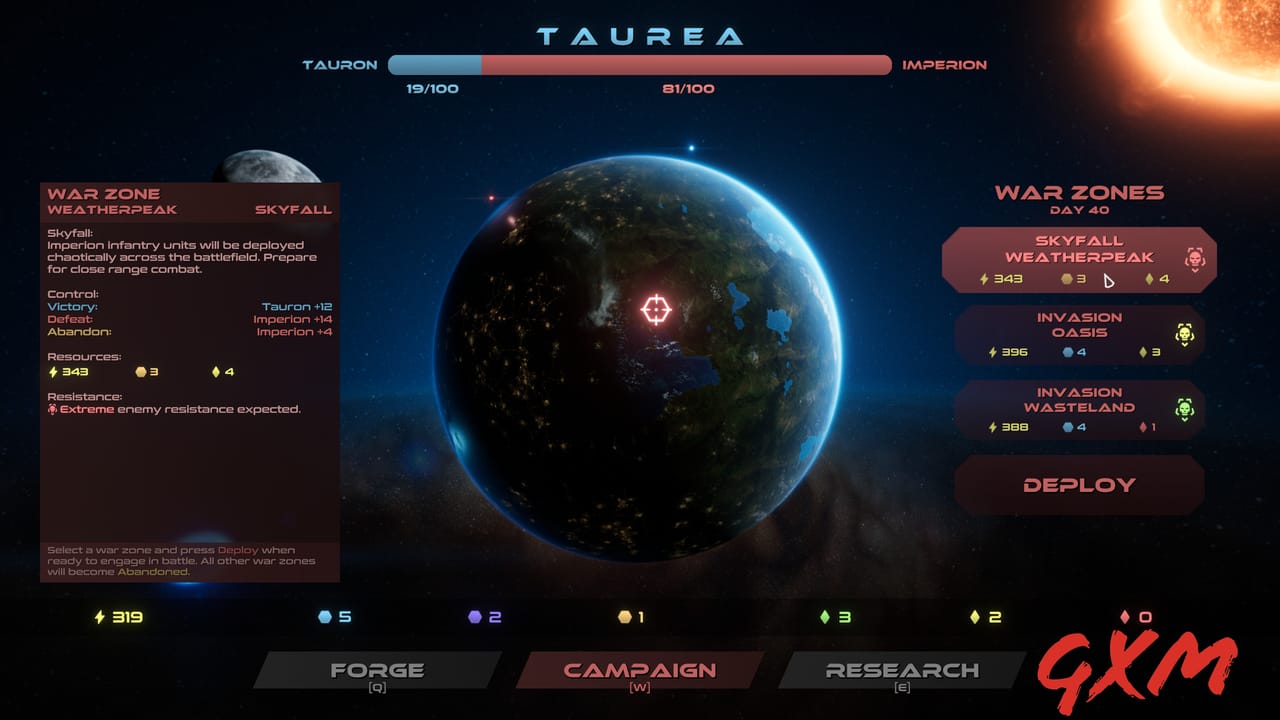Click the yellow energy resource icon in bottom bar
Viewport: 1280px width, 720px height.
coord(102,618)
